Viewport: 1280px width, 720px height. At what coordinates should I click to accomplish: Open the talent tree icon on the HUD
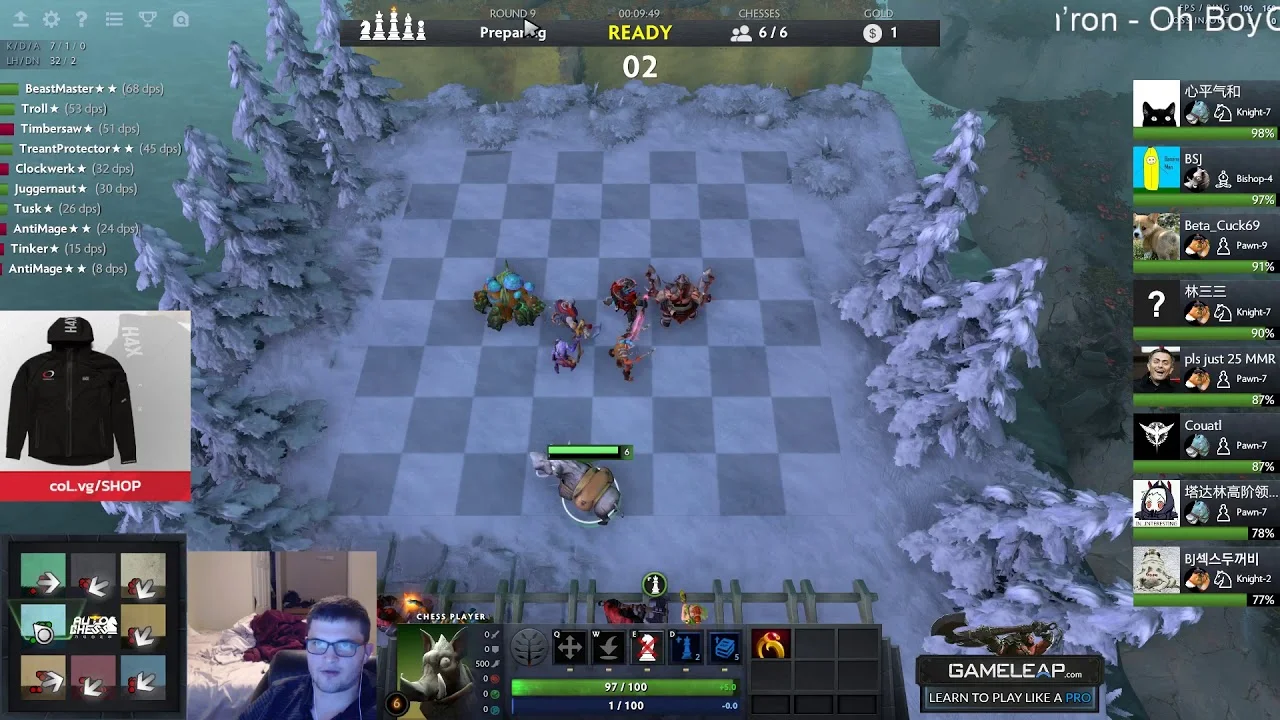click(528, 645)
